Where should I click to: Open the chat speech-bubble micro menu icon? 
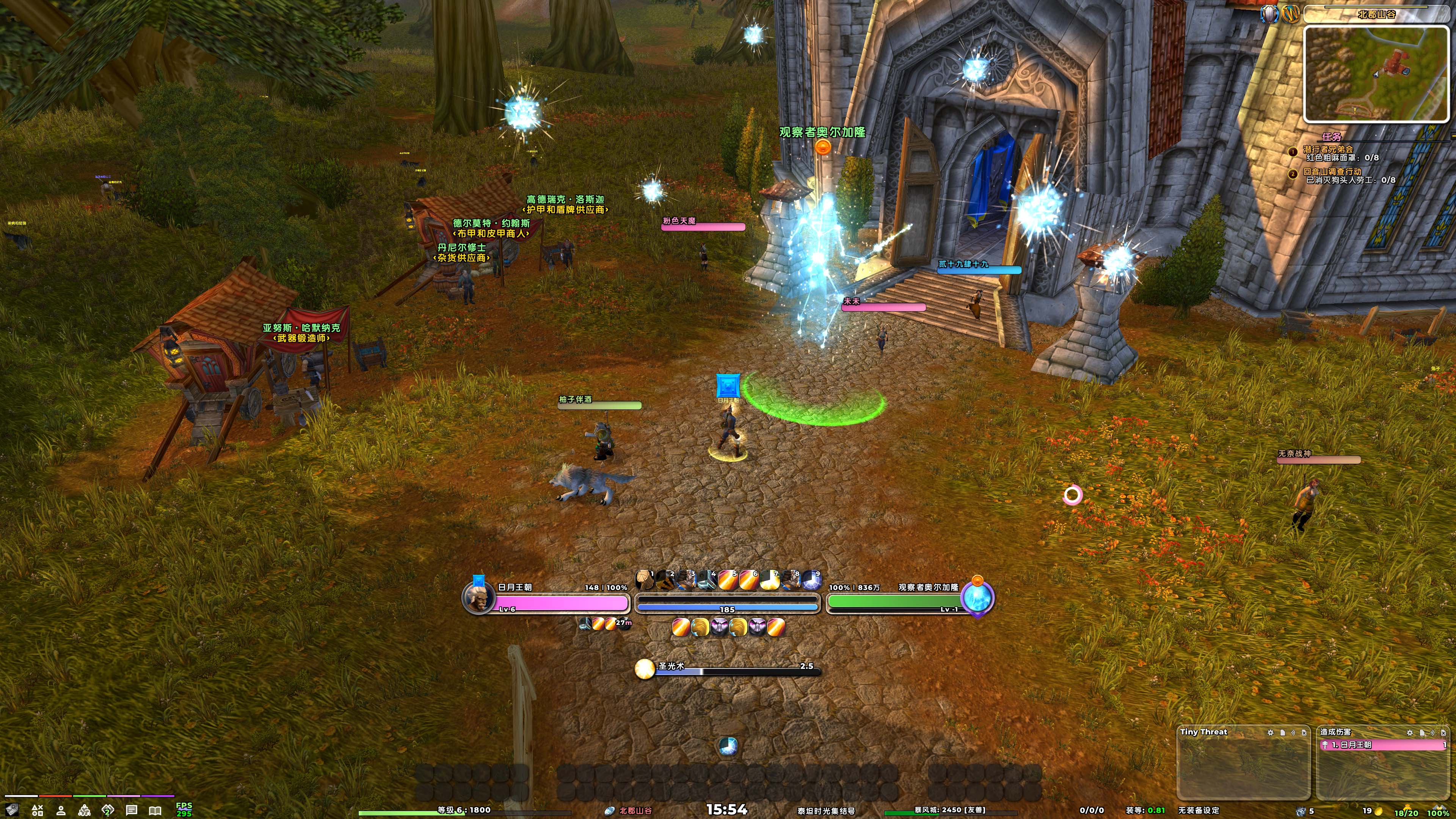(132, 811)
